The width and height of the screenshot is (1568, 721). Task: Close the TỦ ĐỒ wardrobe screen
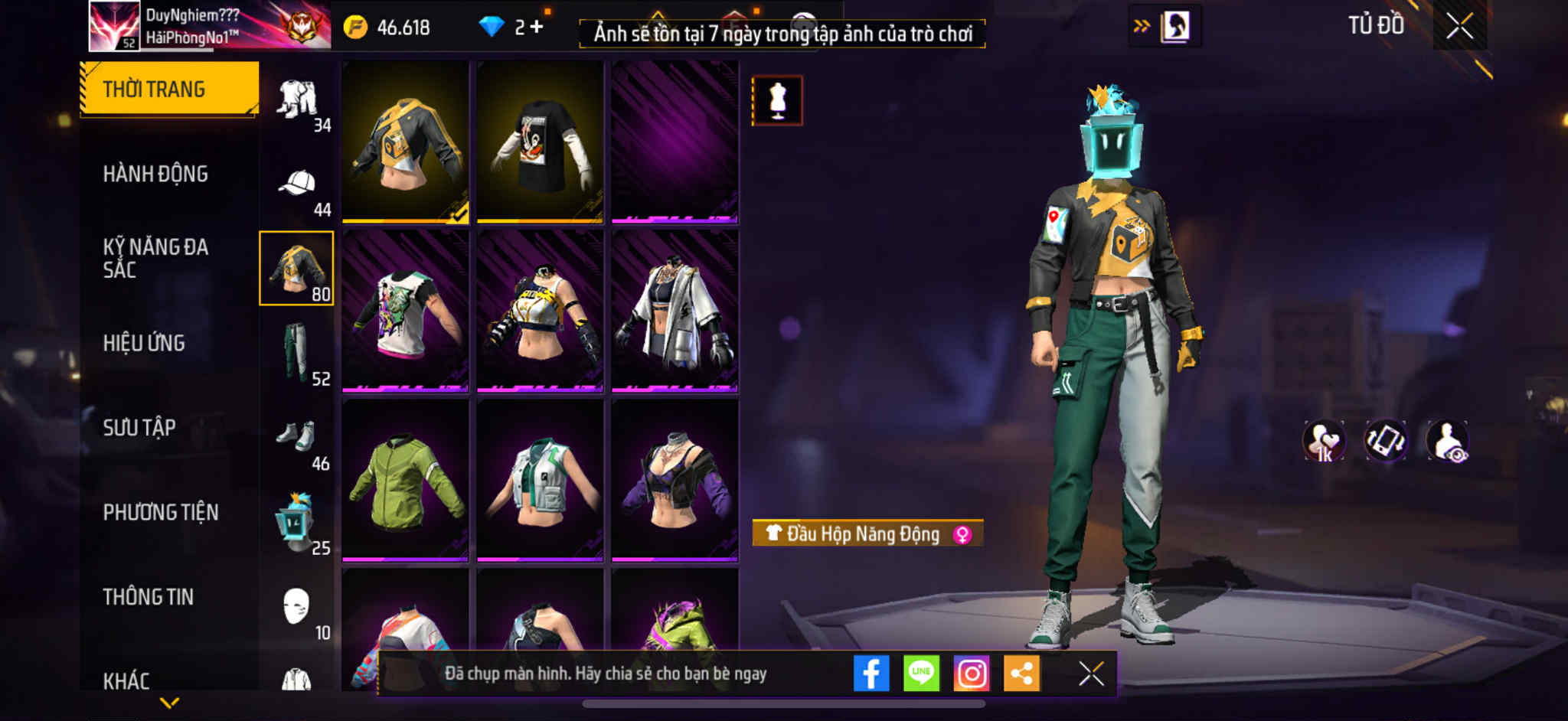click(1459, 26)
